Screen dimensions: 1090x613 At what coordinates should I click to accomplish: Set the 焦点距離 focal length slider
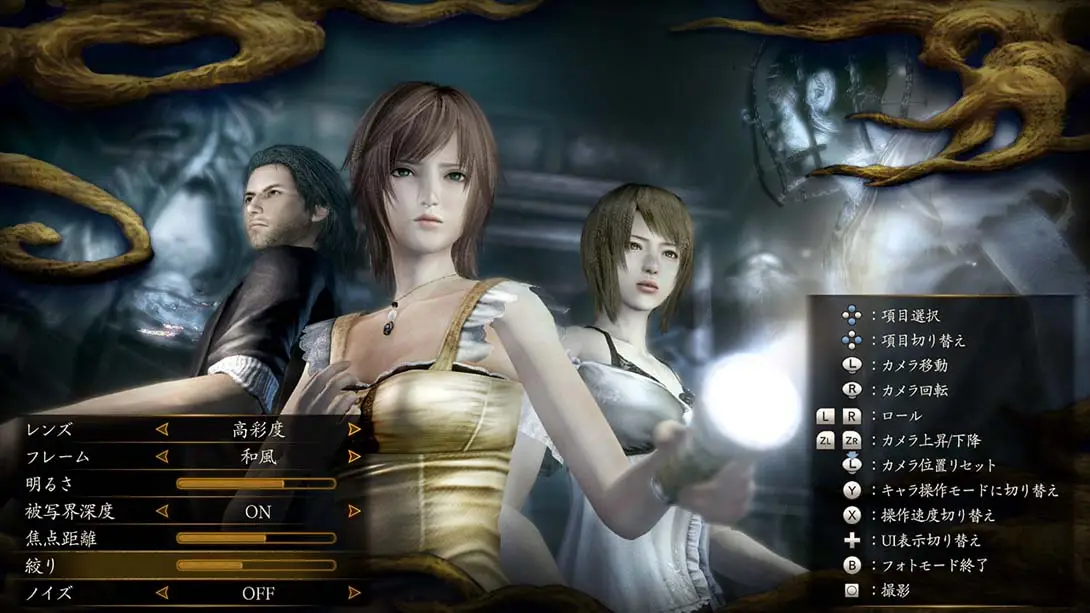point(256,538)
